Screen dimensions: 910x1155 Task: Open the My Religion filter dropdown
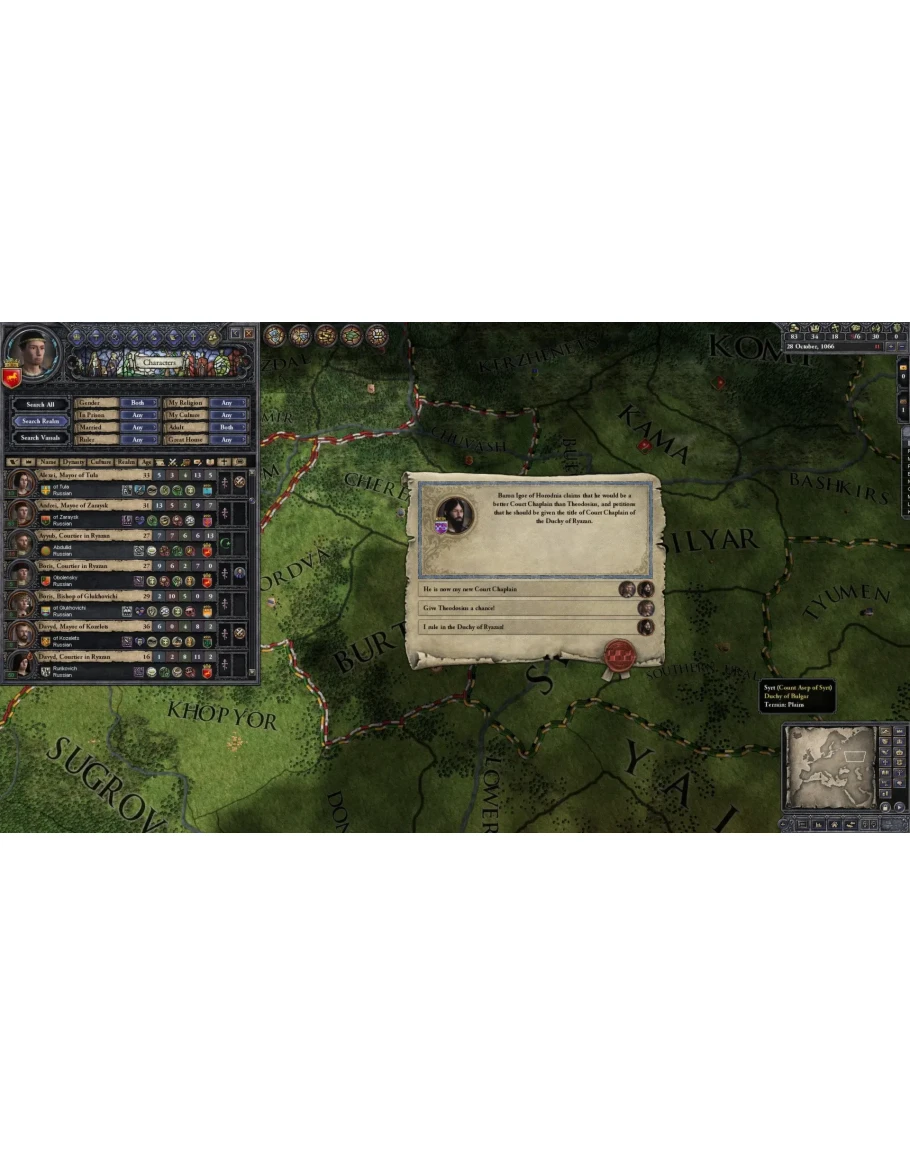tap(227, 403)
